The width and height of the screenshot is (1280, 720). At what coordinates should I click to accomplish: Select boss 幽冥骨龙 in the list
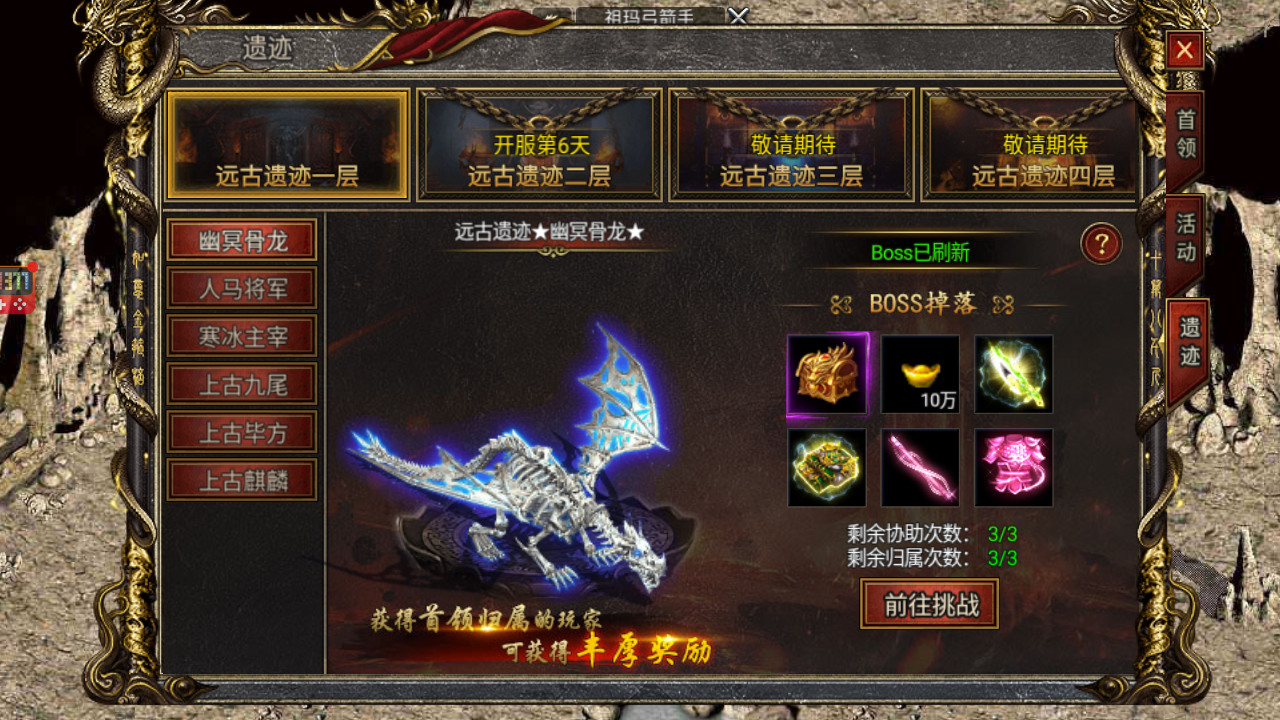[242, 240]
